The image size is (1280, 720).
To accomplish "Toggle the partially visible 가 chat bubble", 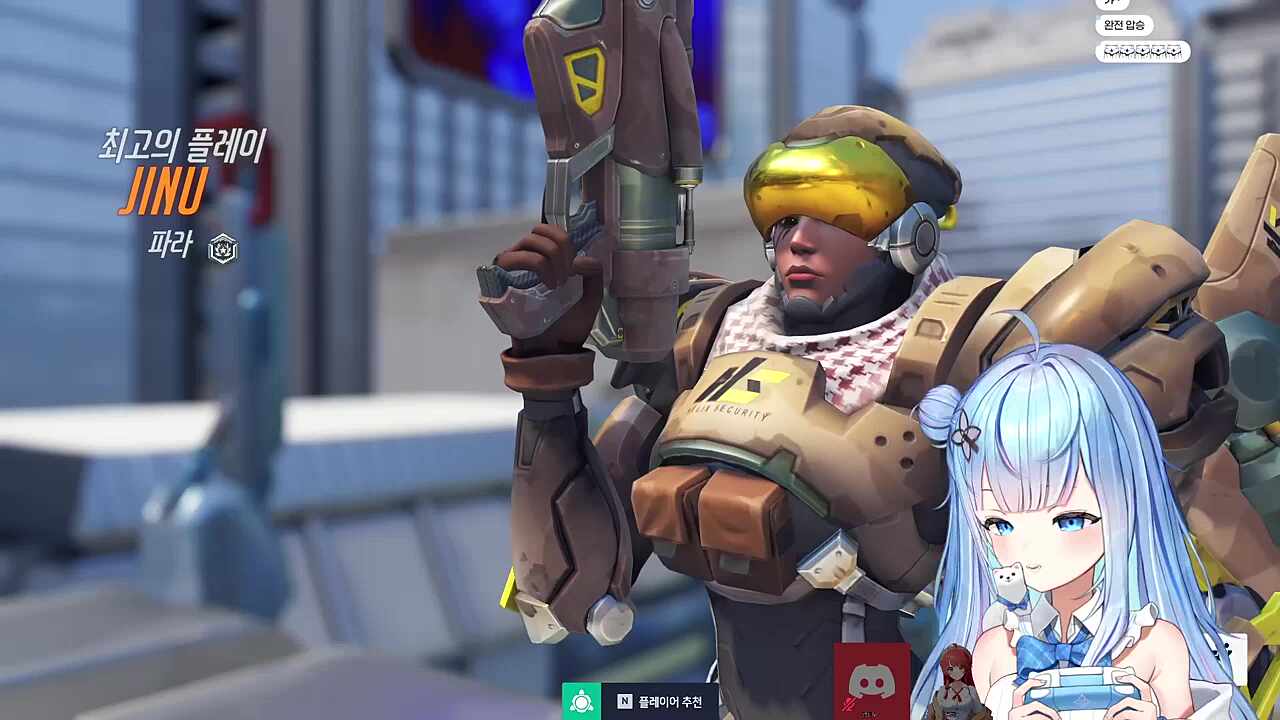I will pos(1111,4).
